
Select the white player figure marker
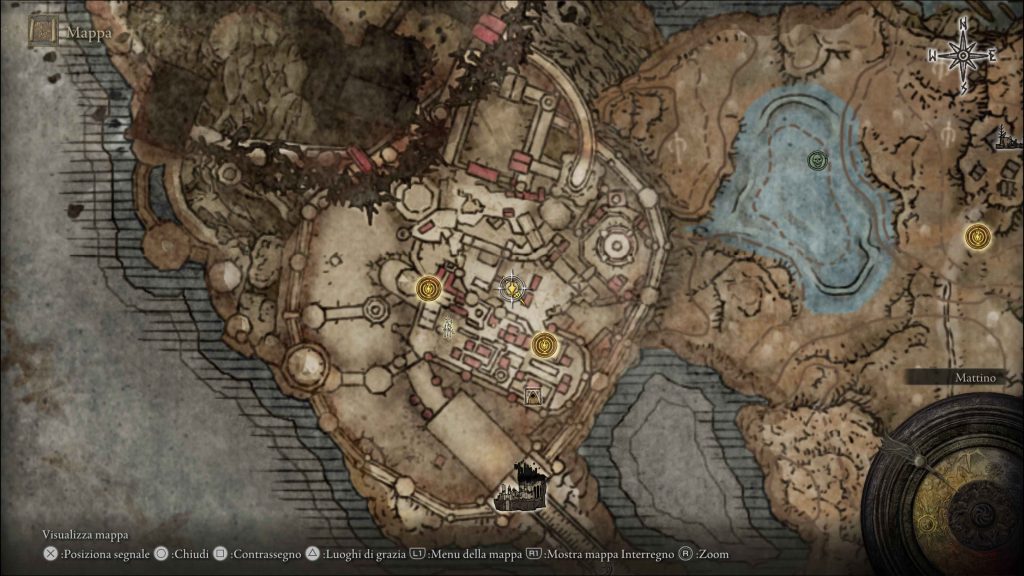449,326
